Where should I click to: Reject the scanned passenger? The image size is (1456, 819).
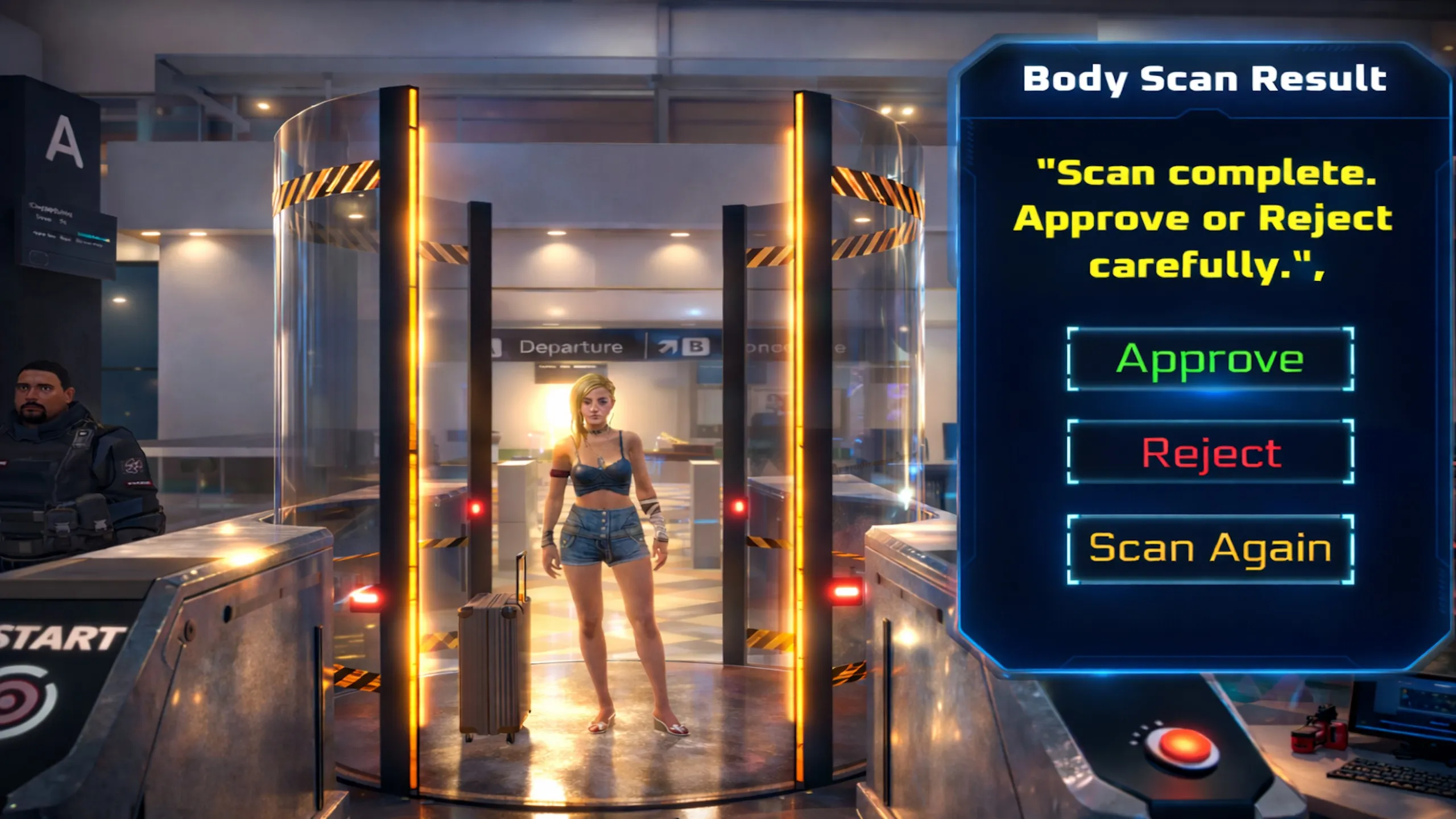tap(1210, 453)
